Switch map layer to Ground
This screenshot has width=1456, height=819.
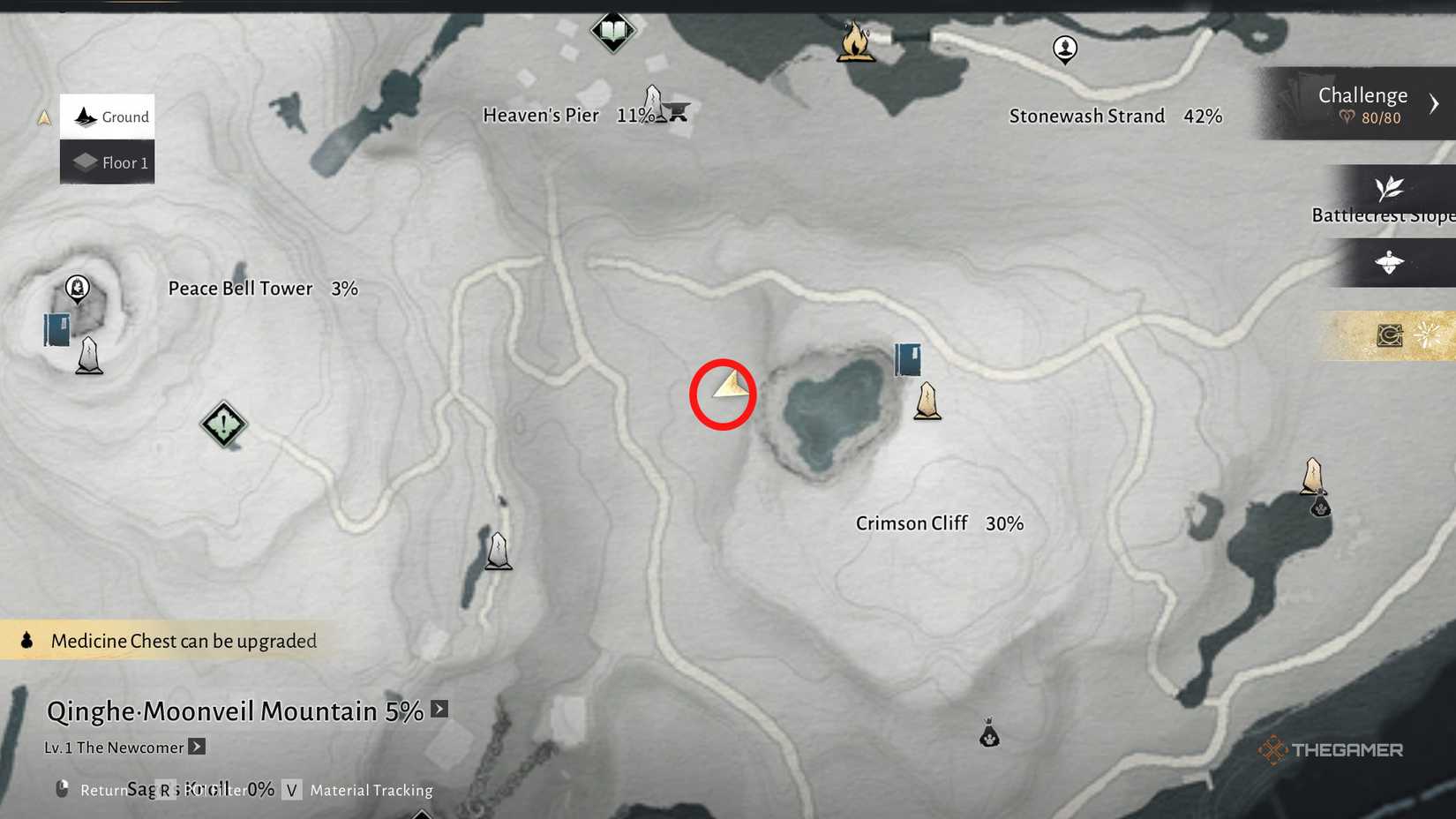(106, 116)
